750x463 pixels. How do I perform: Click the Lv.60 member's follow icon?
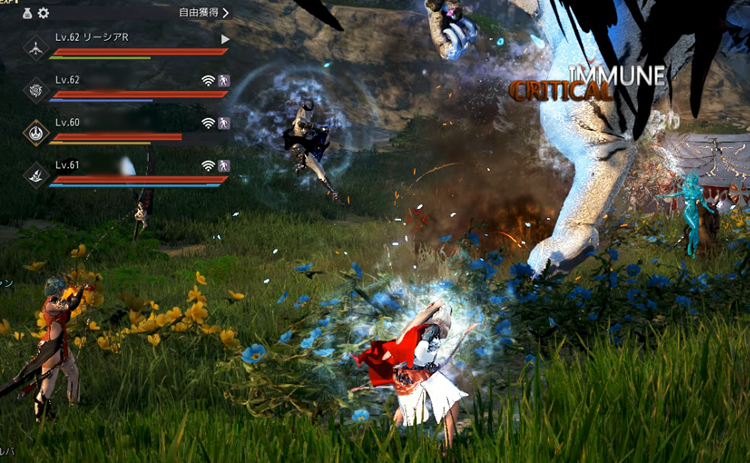224,123
